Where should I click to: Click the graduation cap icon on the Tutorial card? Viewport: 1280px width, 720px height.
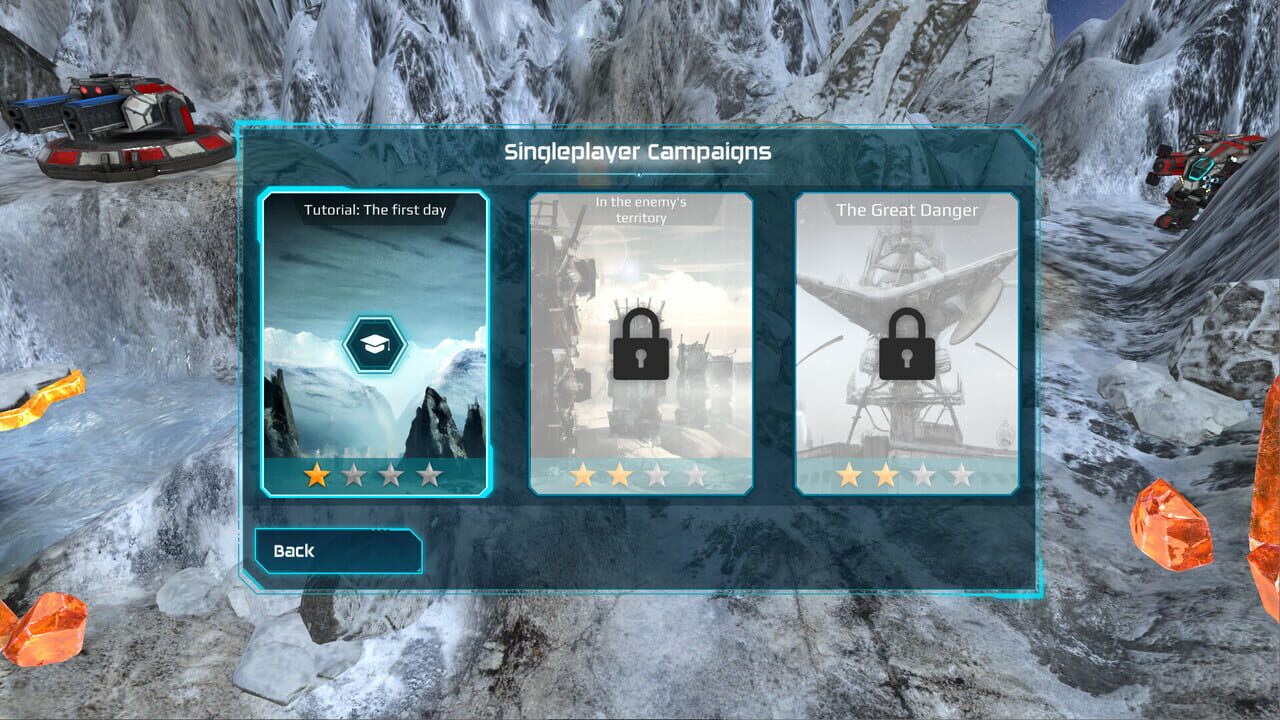tap(376, 342)
